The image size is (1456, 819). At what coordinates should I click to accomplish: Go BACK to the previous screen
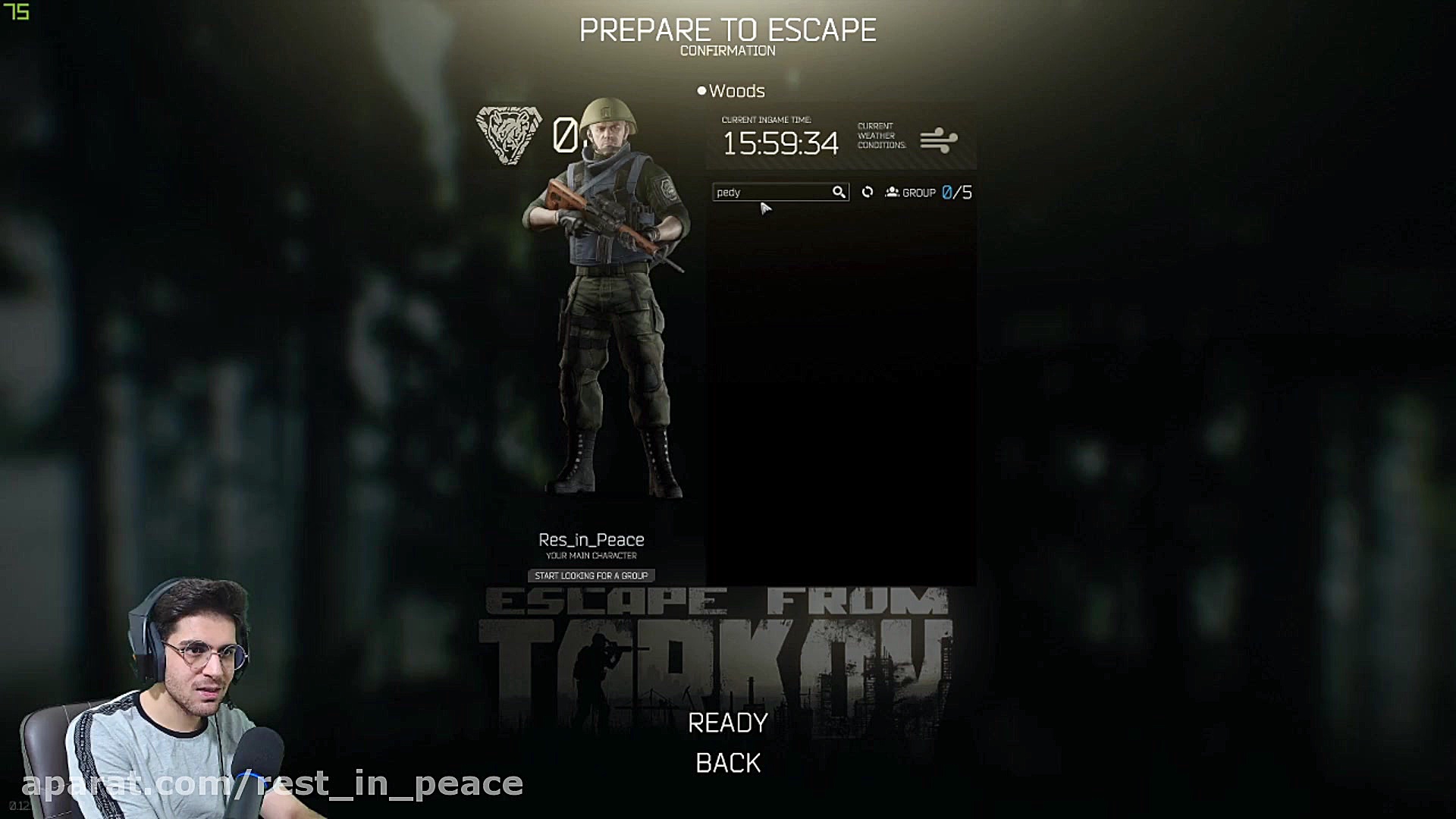[x=727, y=763]
